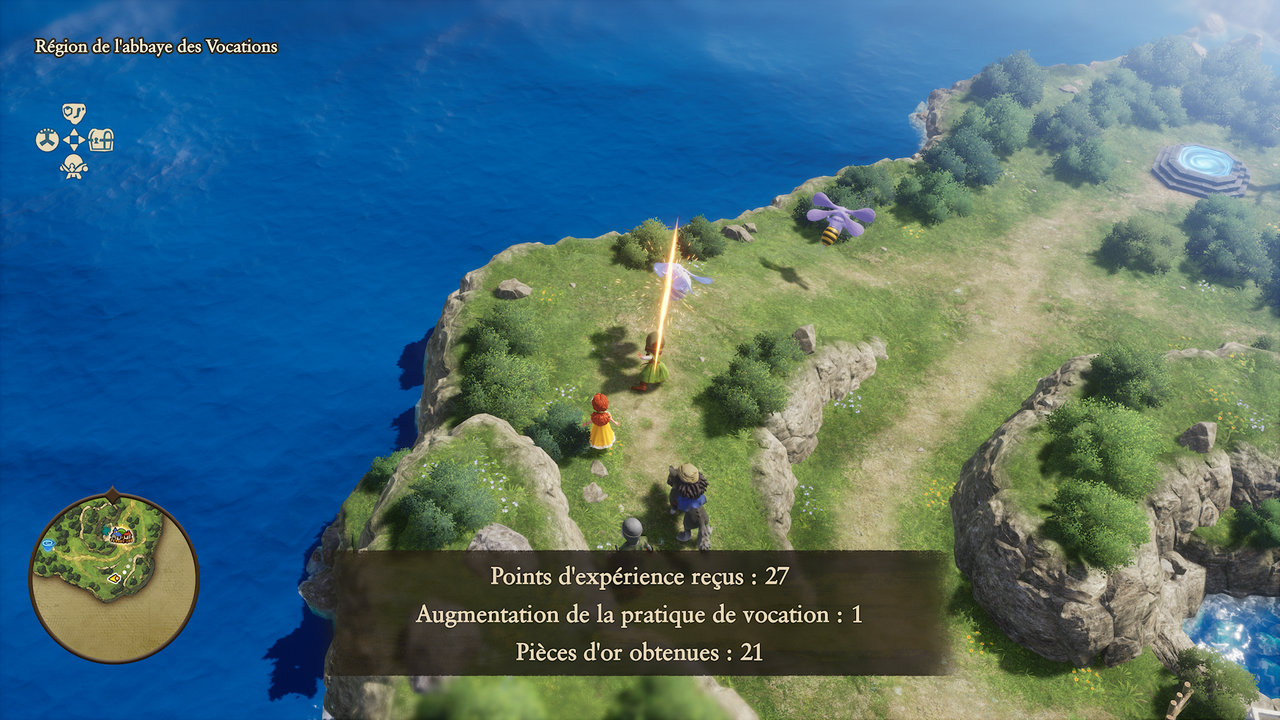Screen dimensions: 1280x720
Task: Activate the round branching-figure shortcut icon
Action: 47,140
